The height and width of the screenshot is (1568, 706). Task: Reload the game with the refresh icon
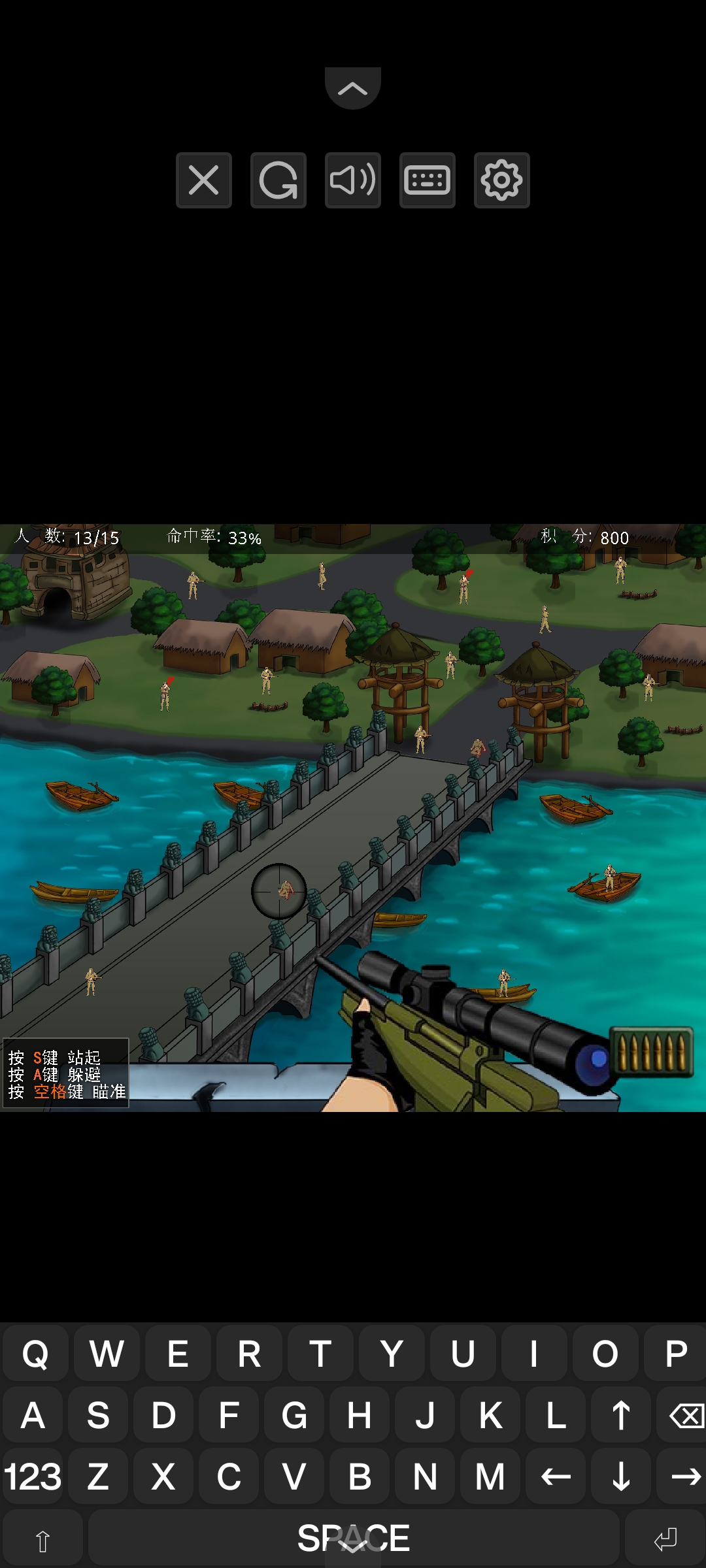point(278,180)
